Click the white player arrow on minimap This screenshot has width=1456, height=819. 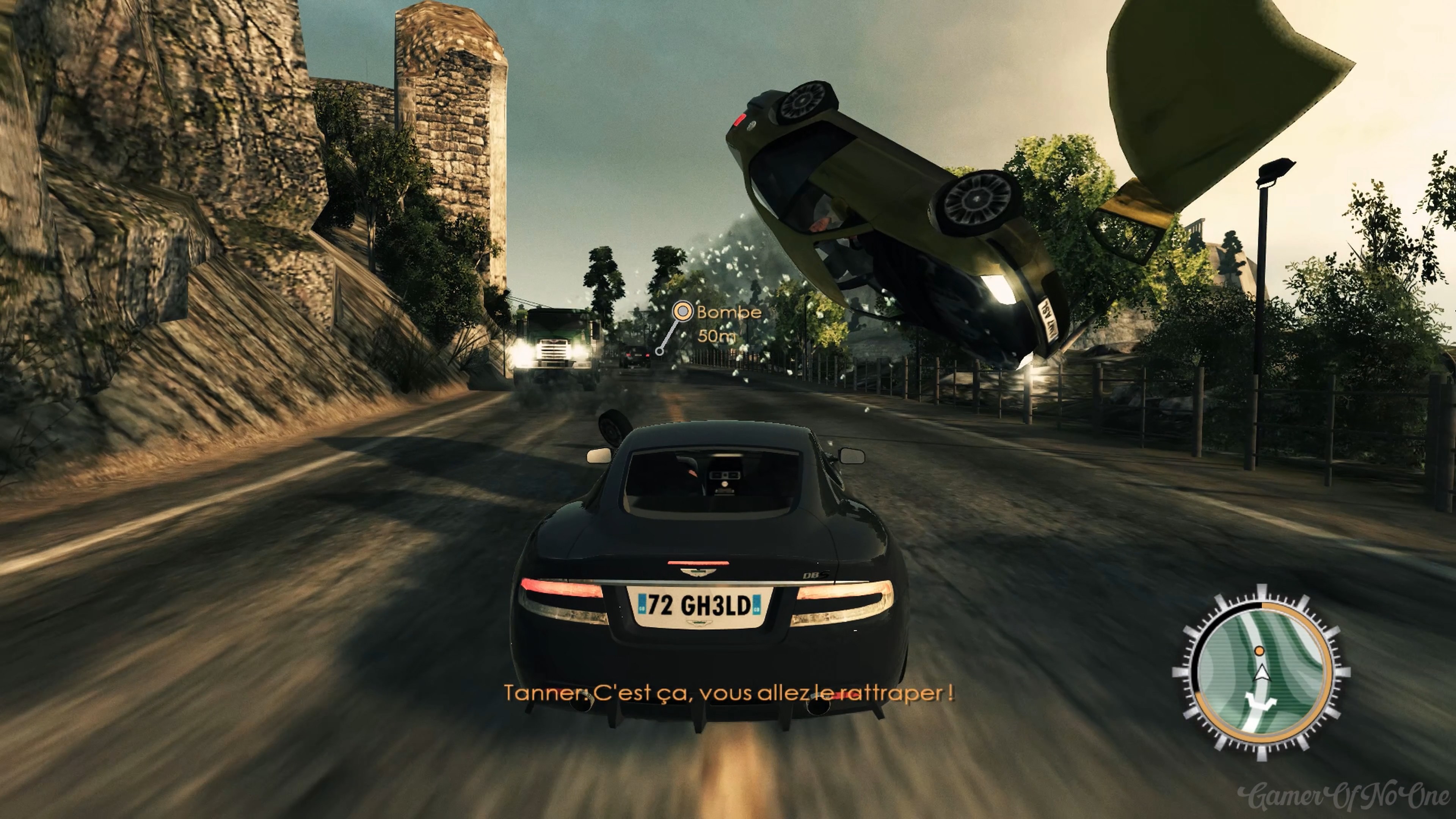(1261, 673)
